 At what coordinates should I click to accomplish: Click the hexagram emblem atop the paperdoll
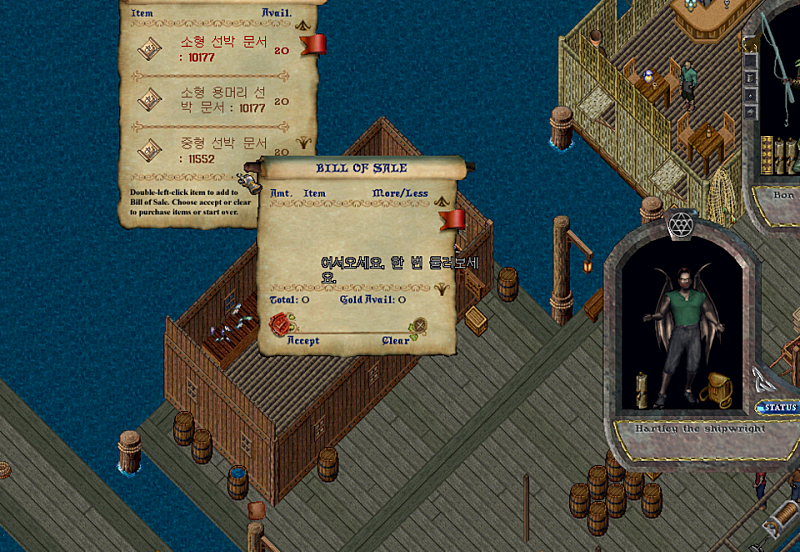pyautogui.click(x=680, y=225)
